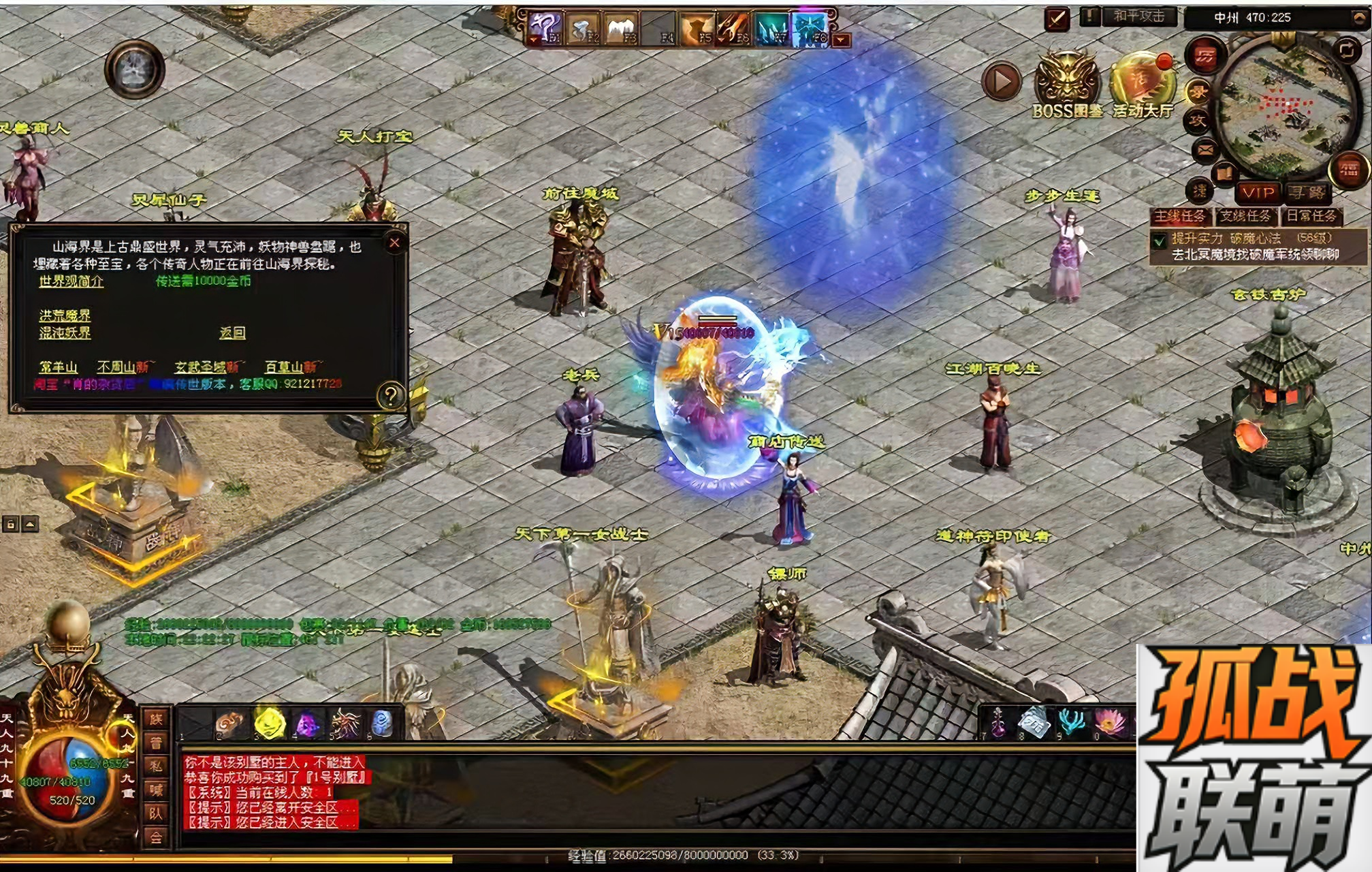
Task: Open the dialog's question mark help
Action: tap(391, 394)
